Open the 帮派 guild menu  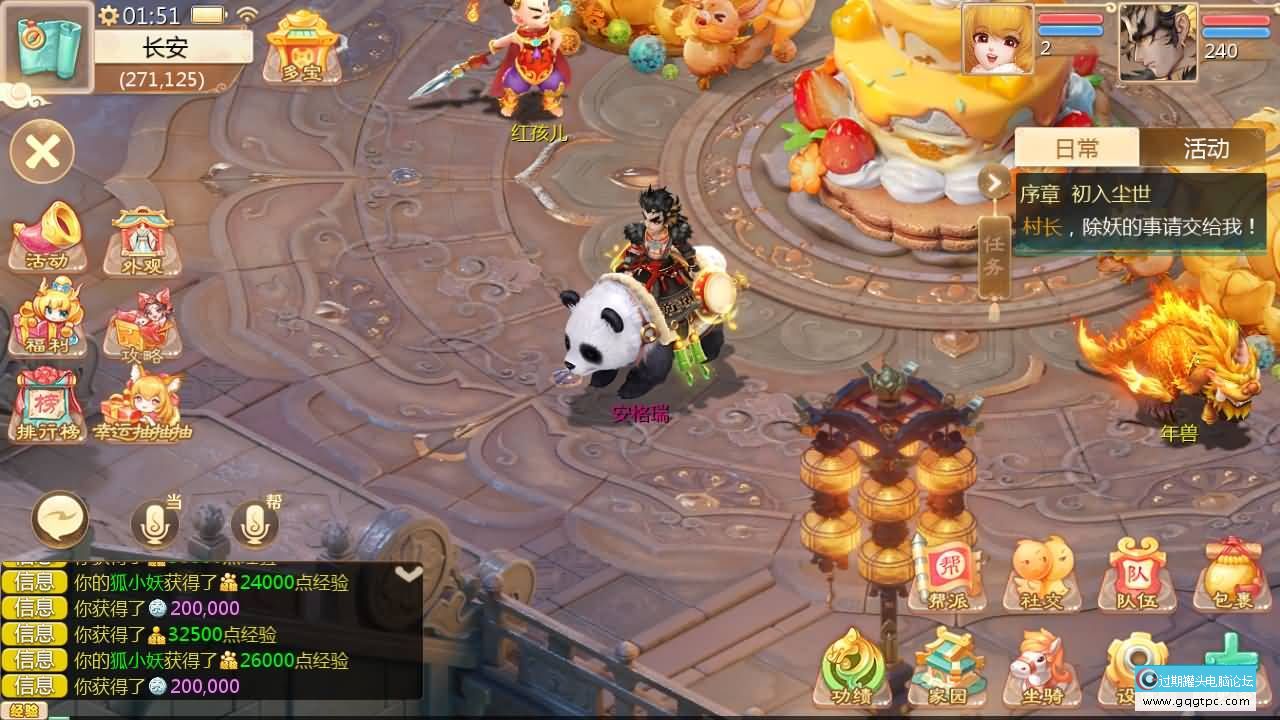[946, 576]
